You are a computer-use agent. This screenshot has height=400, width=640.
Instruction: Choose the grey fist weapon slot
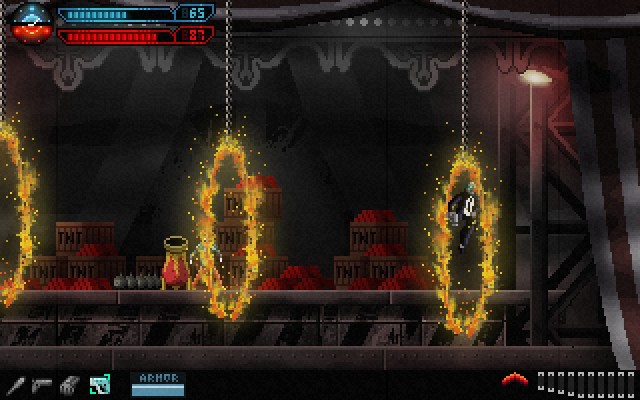pyautogui.click(x=70, y=383)
